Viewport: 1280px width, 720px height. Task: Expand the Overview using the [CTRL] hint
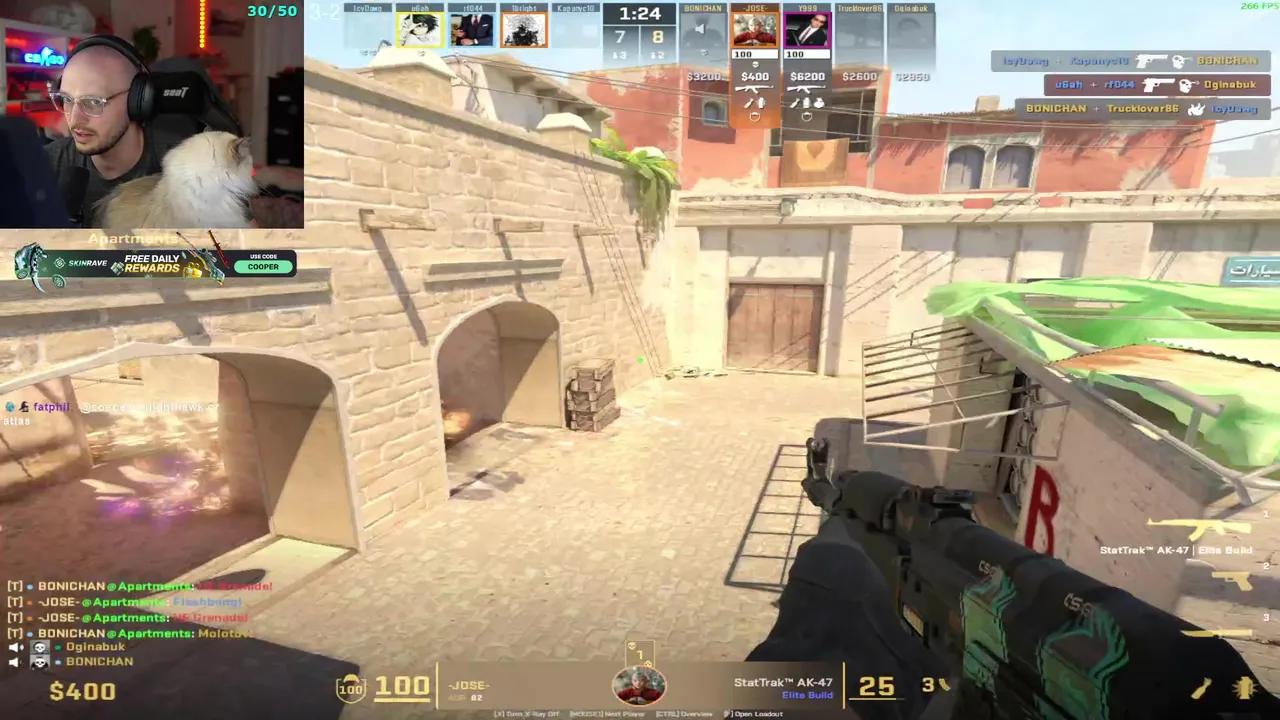tap(685, 714)
